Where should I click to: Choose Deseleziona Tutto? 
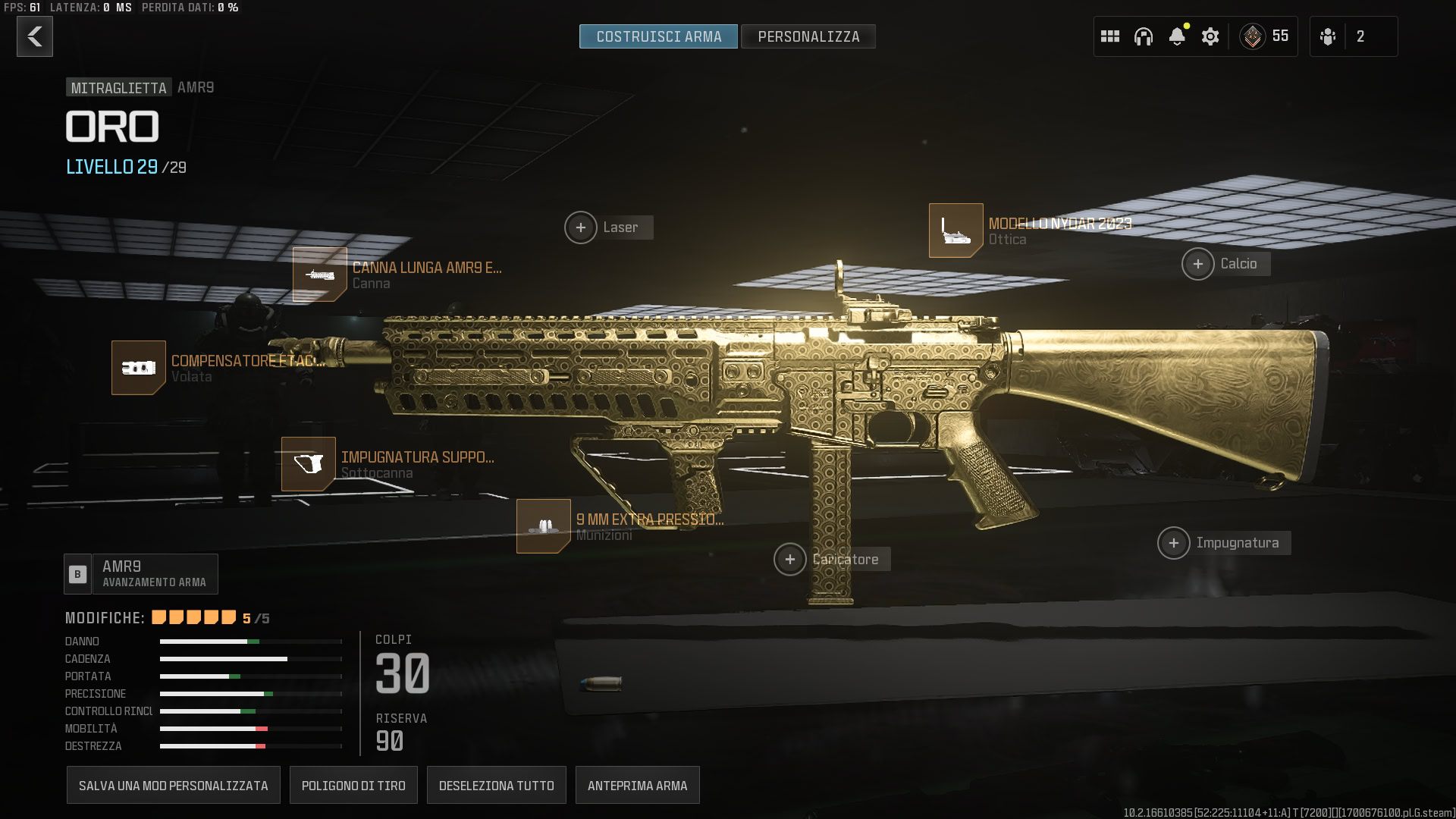497,786
